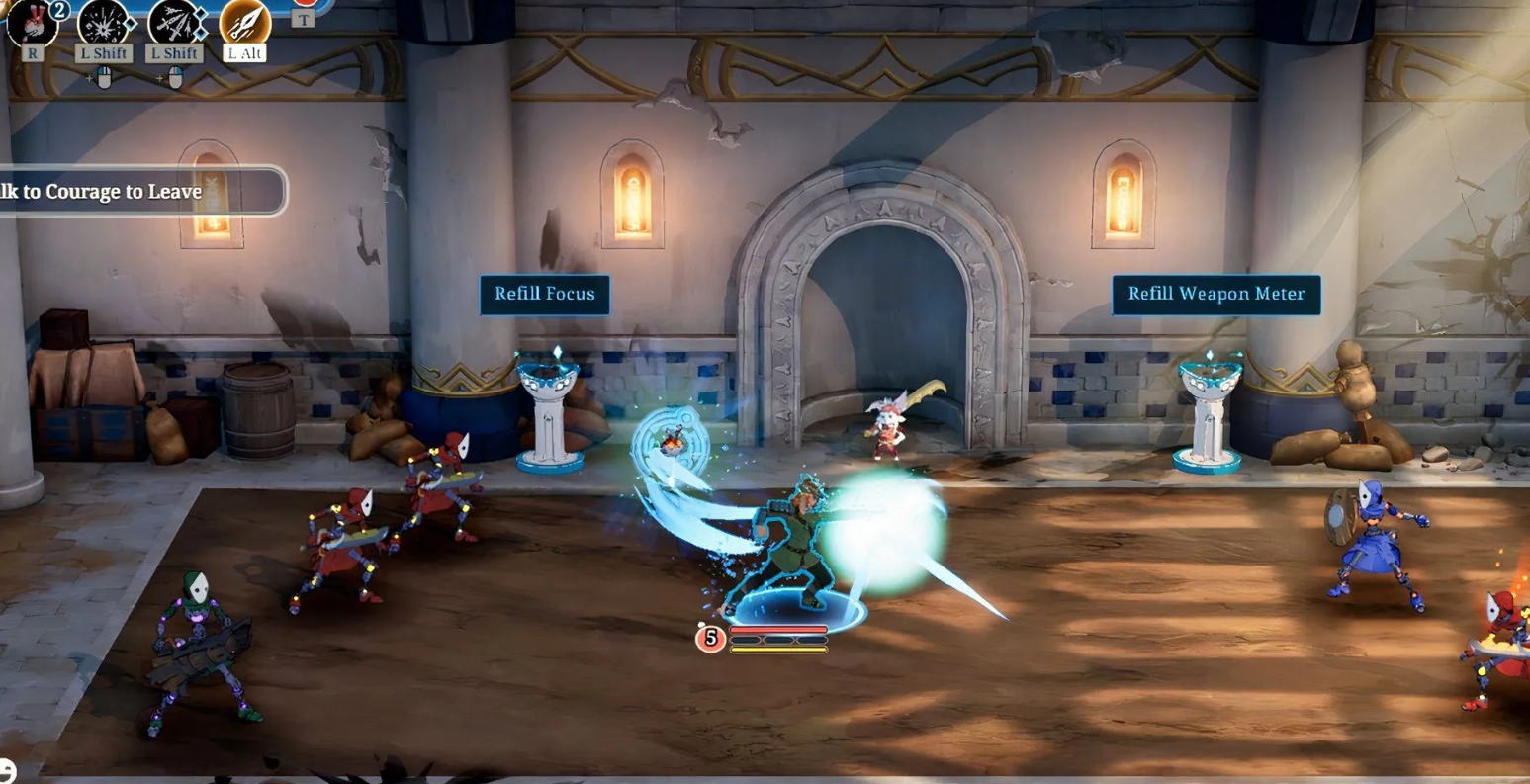Activate the burst explosion ability icon
Viewport: 1530px width, 784px height.
click(103, 22)
